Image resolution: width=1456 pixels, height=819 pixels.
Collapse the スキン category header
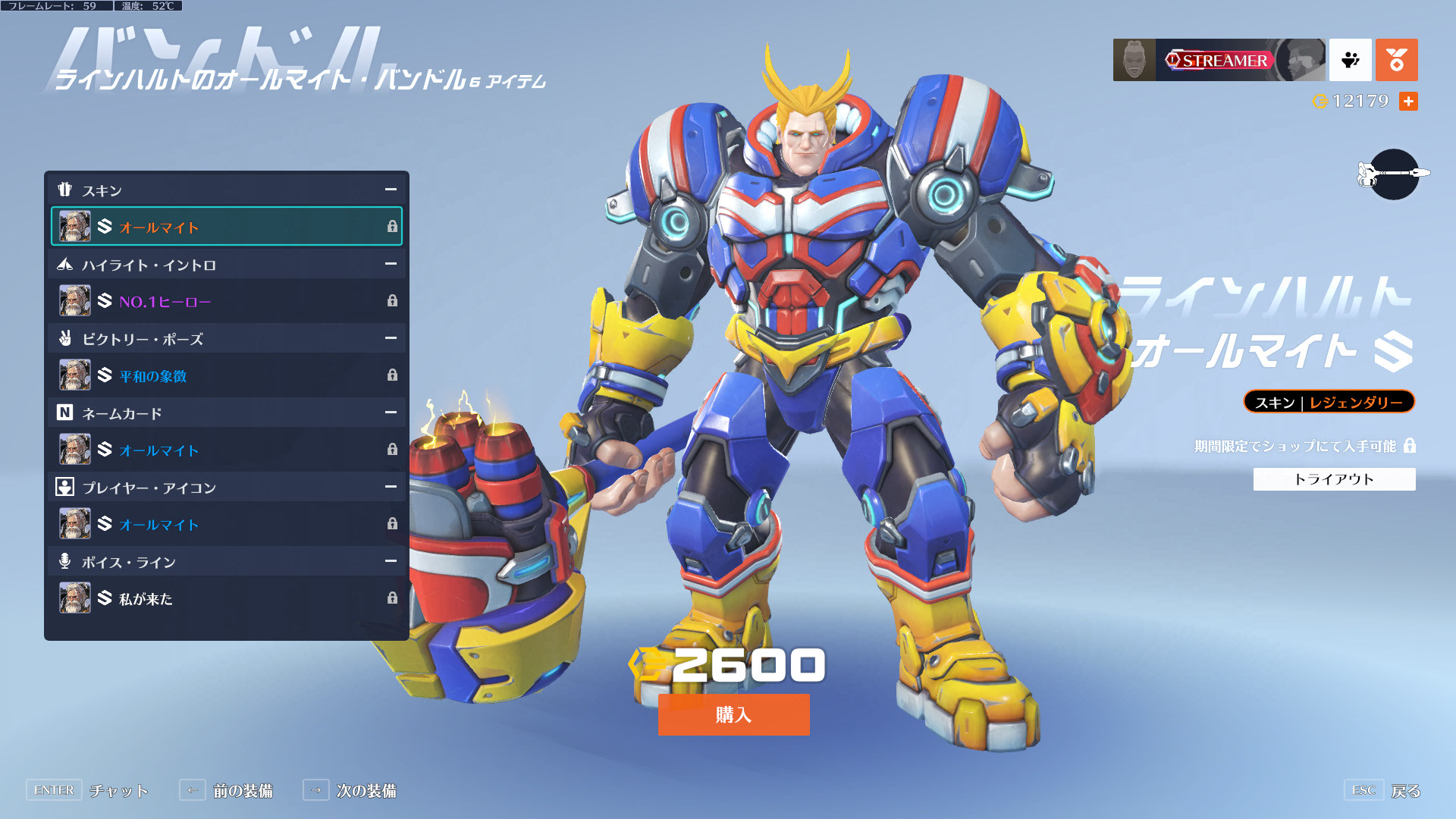[x=391, y=190]
